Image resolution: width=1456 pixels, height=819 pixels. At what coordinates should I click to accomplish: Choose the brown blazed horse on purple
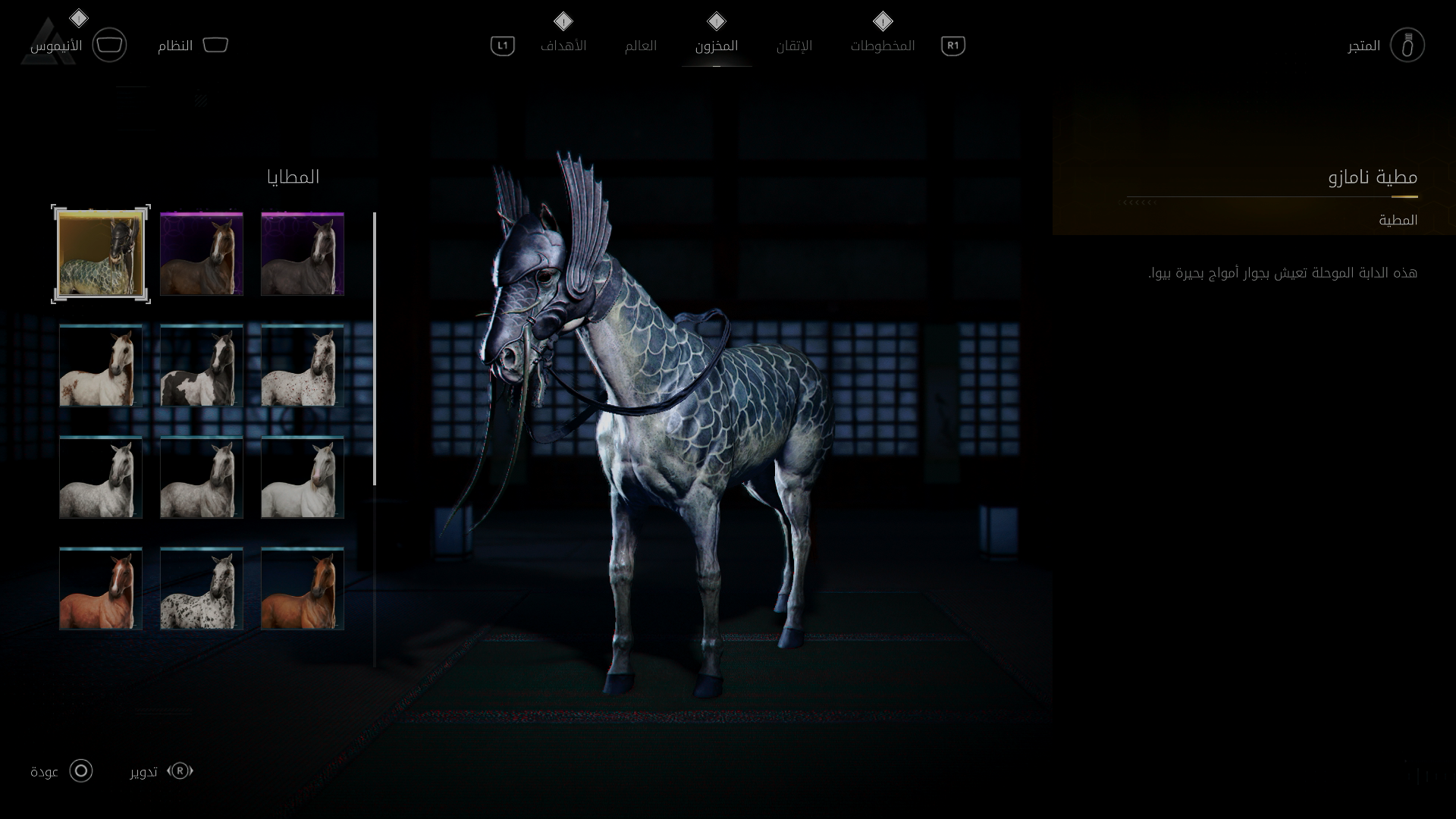[202, 254]
